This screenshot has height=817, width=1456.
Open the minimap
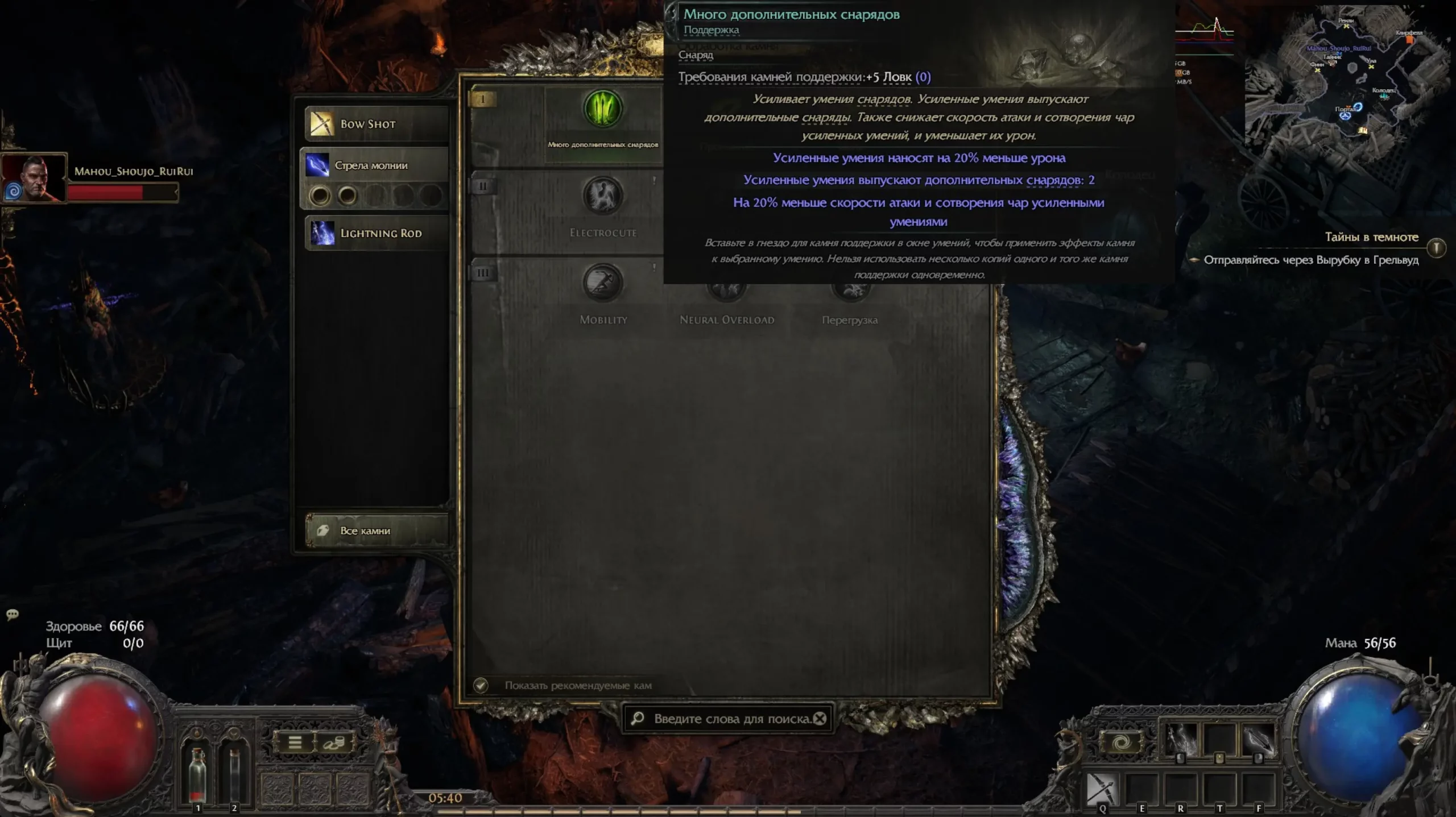[1348, 85]
